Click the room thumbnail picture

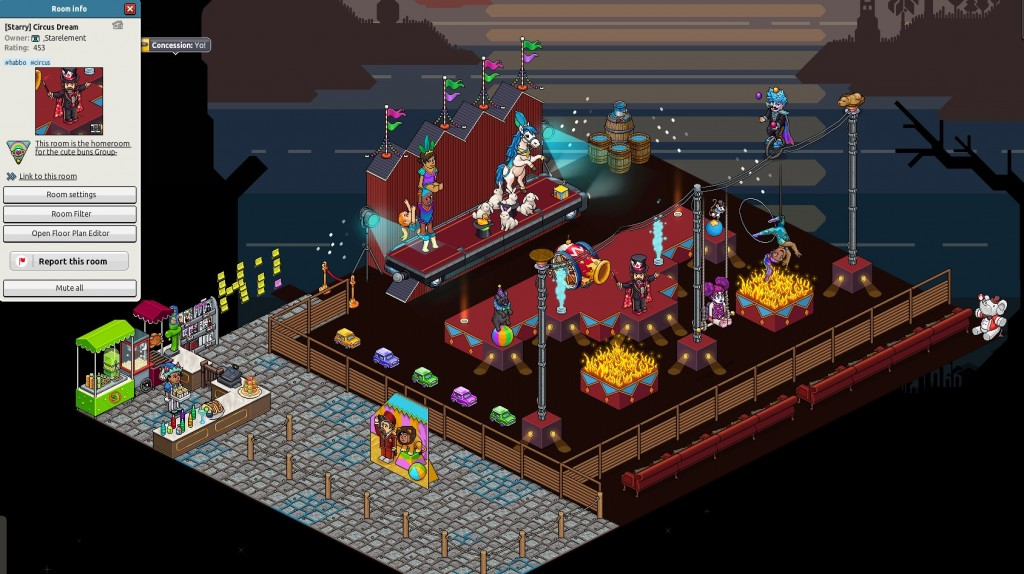[69, 101]
